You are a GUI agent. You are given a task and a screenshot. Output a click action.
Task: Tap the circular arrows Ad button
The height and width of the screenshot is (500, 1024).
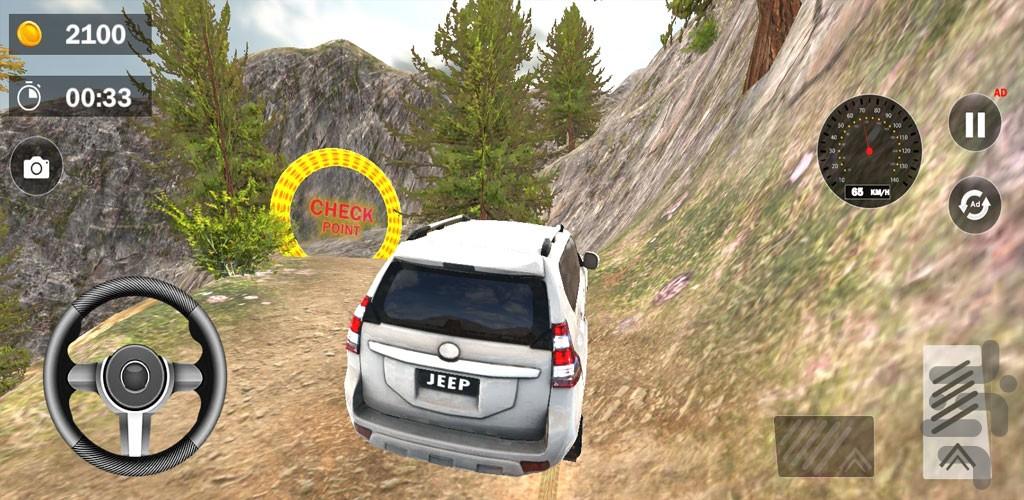(x=974, y=205)
